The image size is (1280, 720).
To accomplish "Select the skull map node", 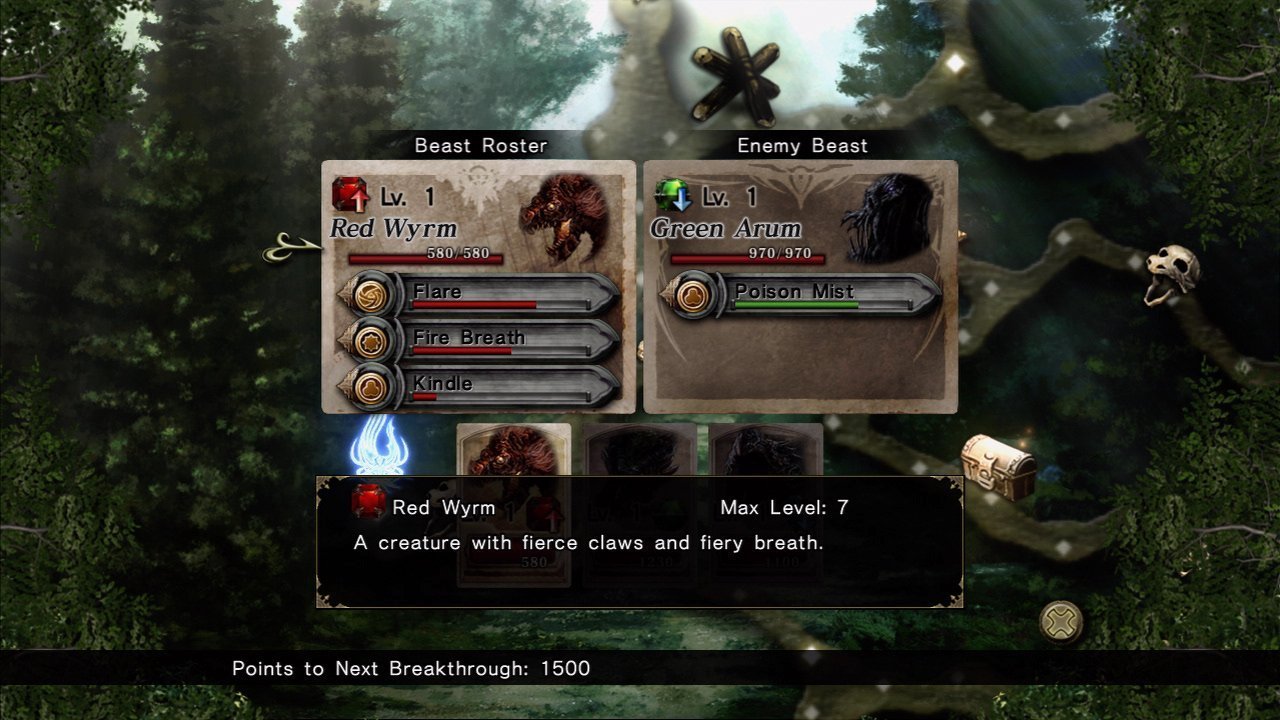I will coord(1171,272).
